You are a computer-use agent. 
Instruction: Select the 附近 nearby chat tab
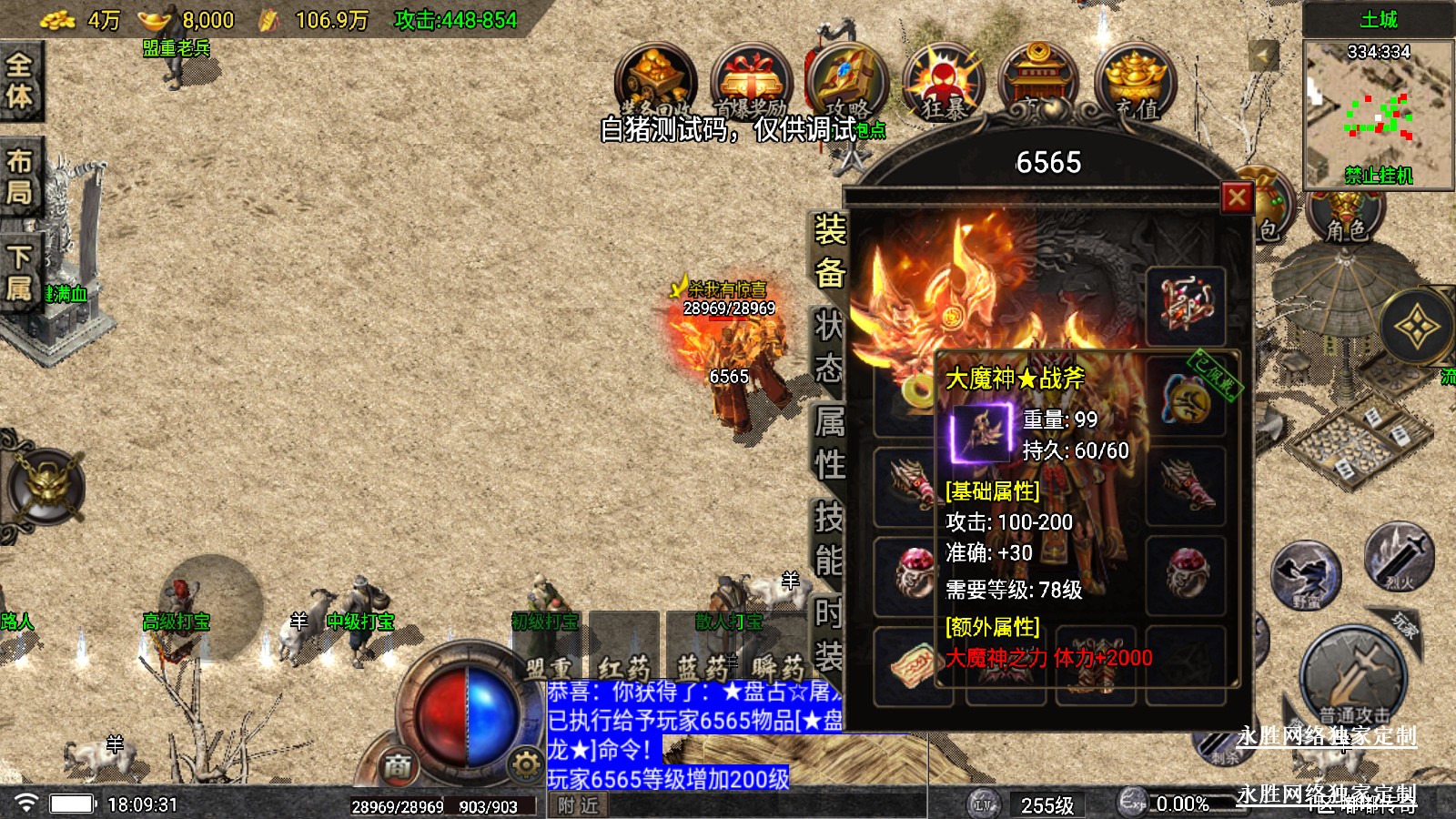(579, 805)
